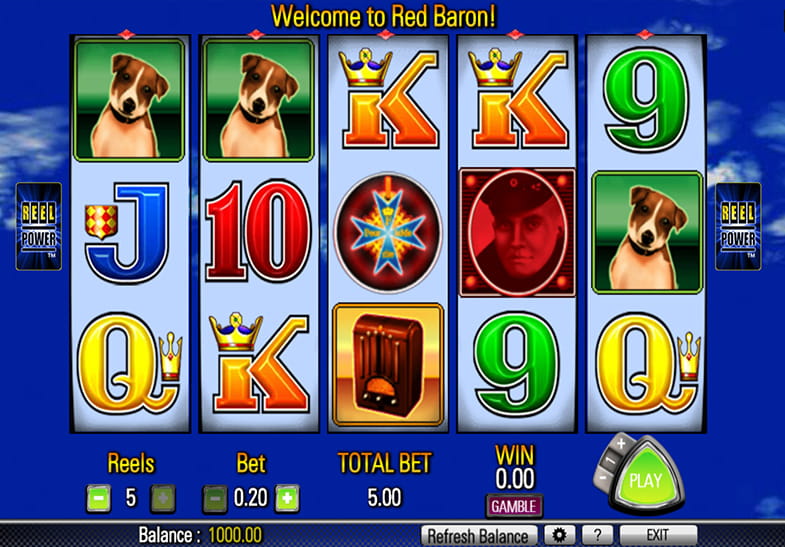The image size is (785, 547).
Task: Spin the reels with the green PLAY button
Action: (645, 480)
